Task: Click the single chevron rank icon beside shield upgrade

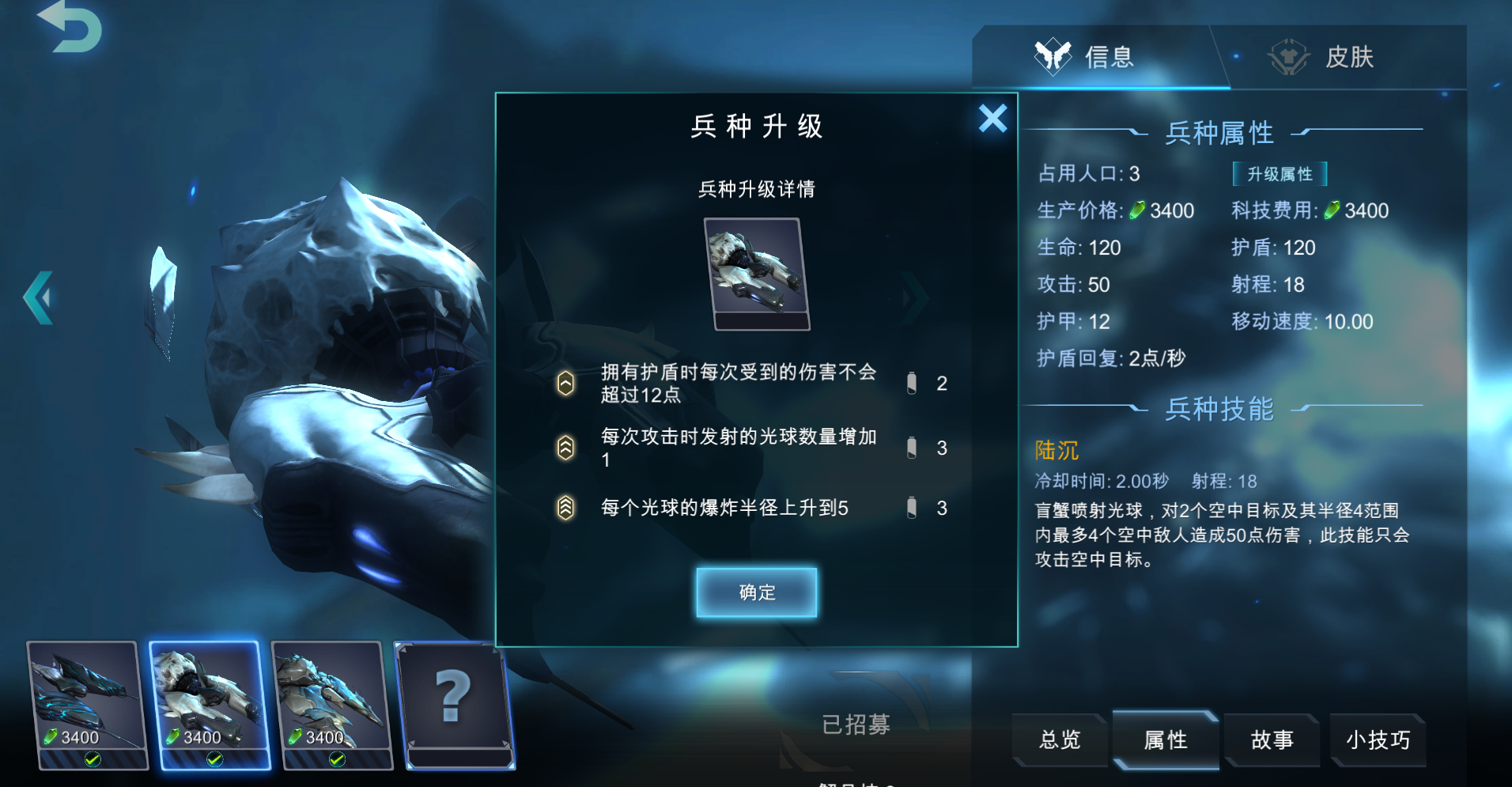Action: click(564, 384)
